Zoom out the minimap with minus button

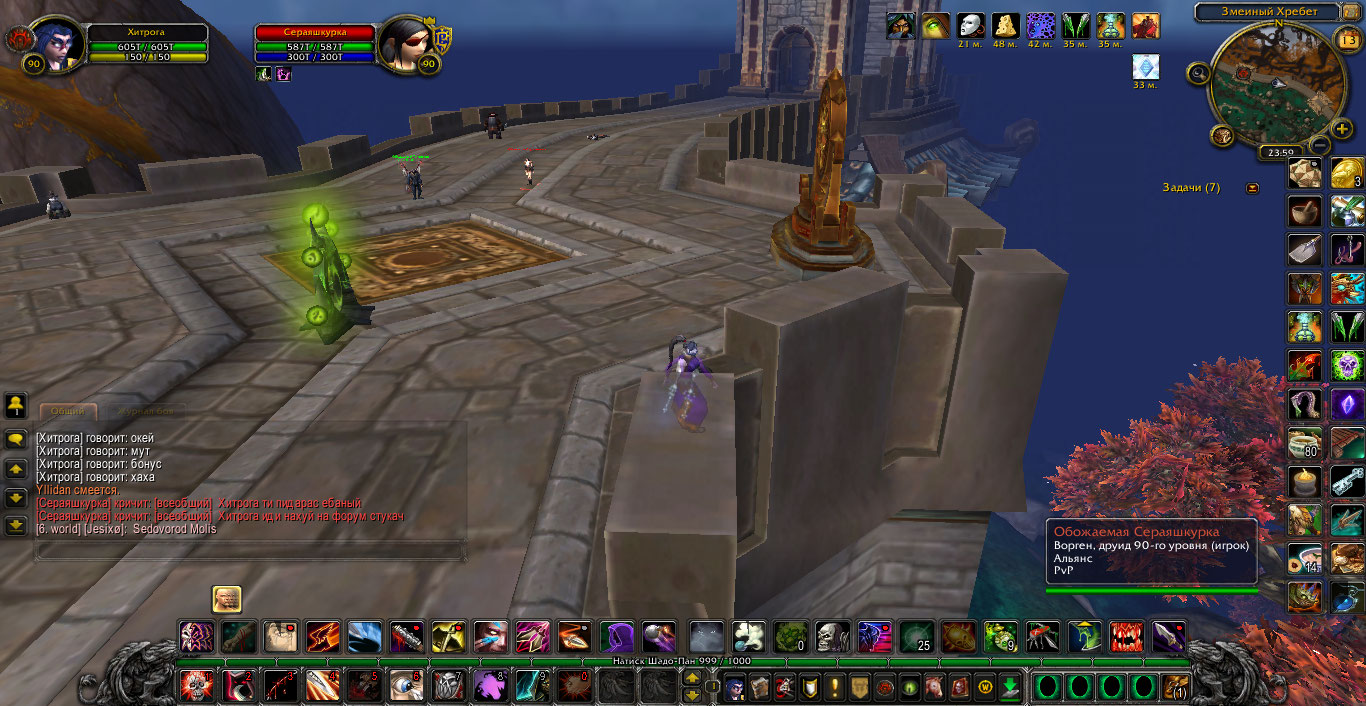click(1319, 144)
